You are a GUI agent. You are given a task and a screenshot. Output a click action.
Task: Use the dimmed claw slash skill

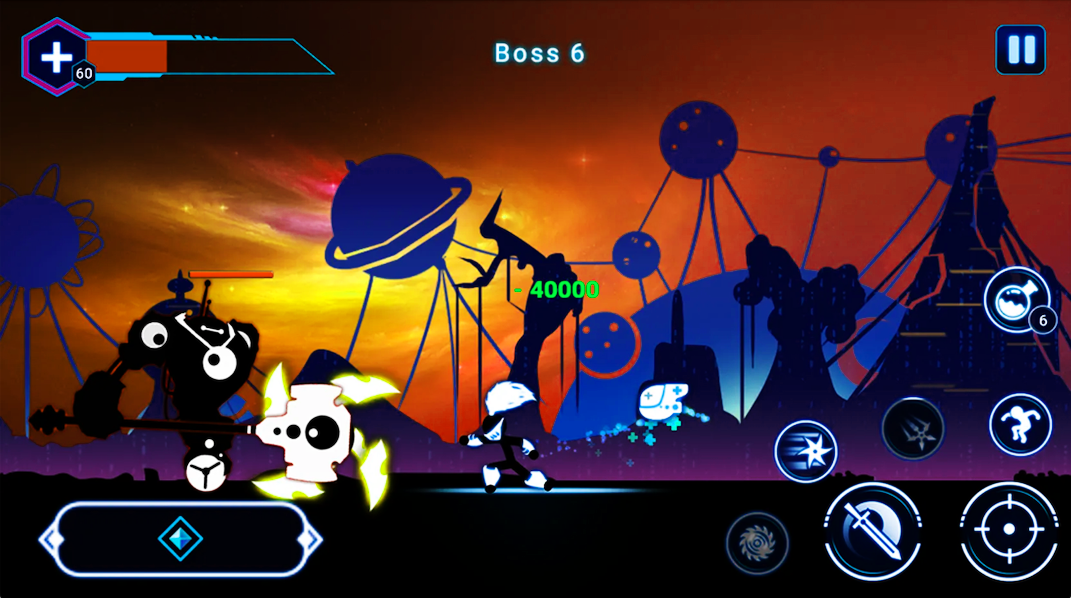pyautogui.click(x=912, y=428)
